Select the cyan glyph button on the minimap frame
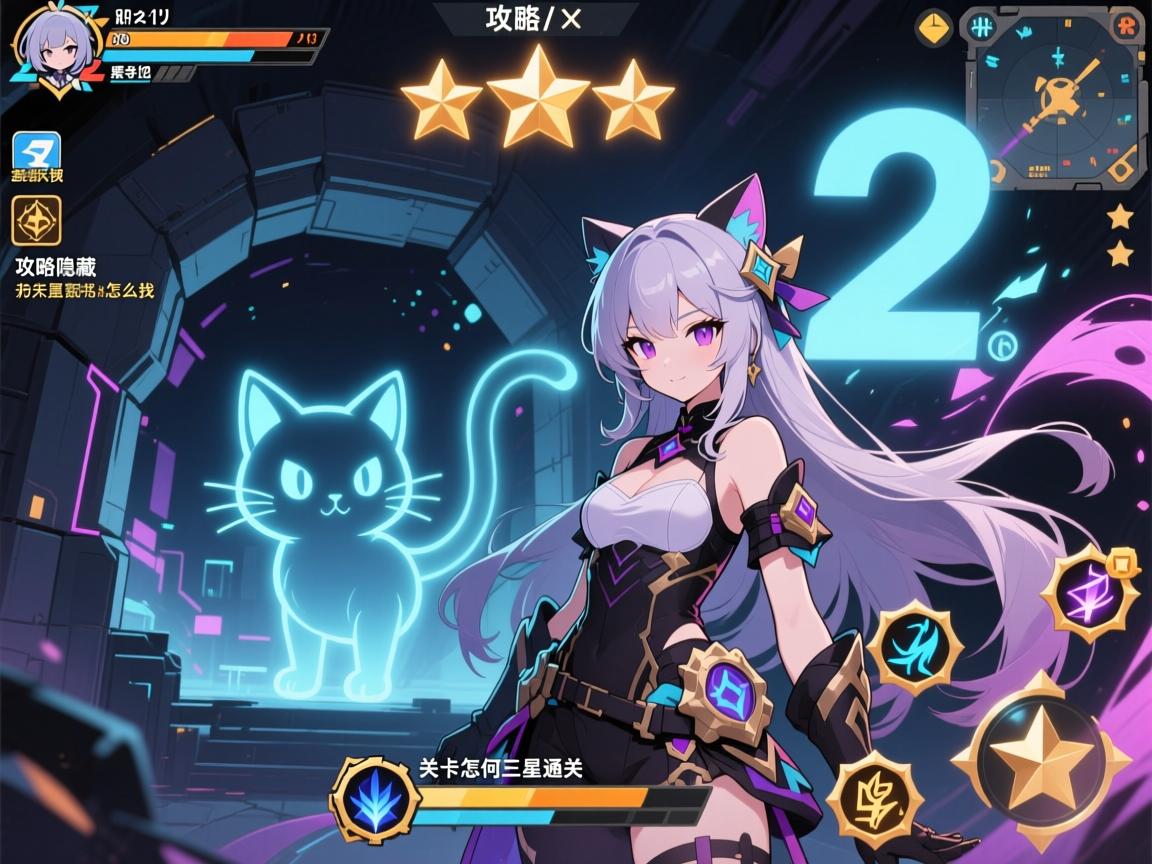This screenshot has height=864, width=1152. click(x=983, y=26)
